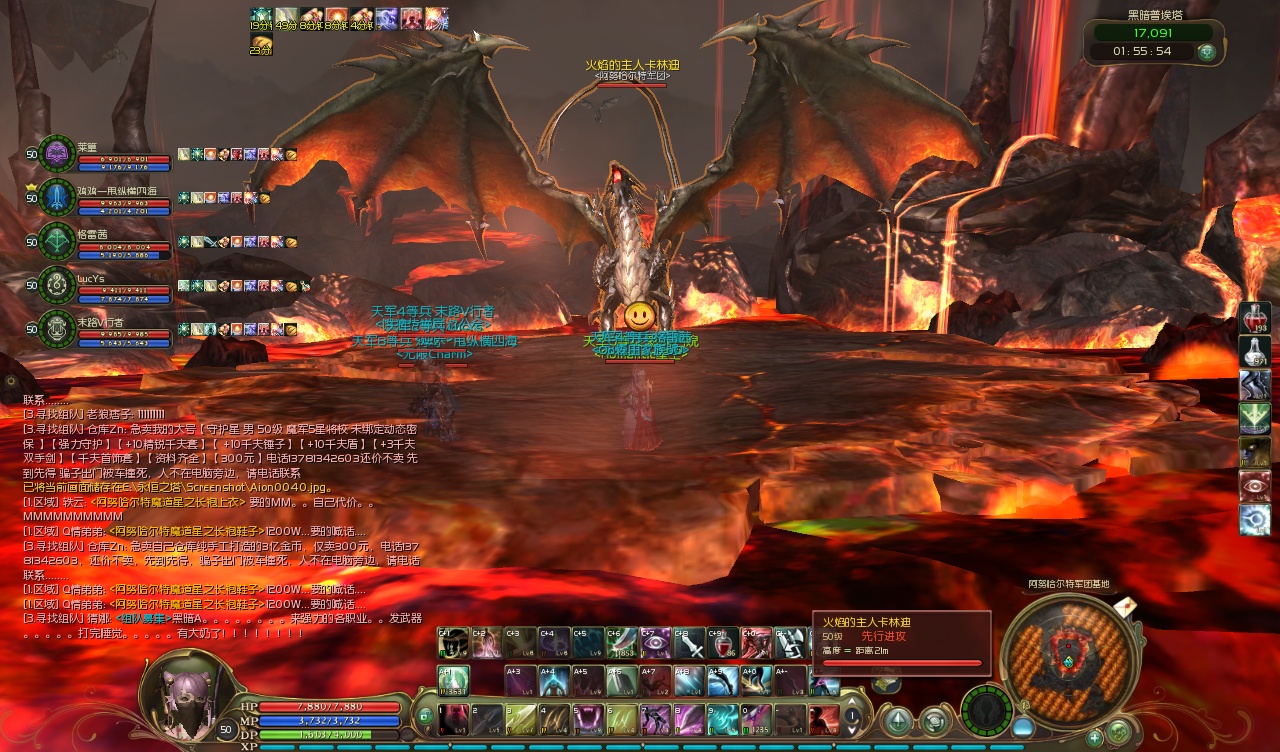Use the blue figure skill in A+4
The height and width of the screenshot is (752, 1280).
coord(553,681)
